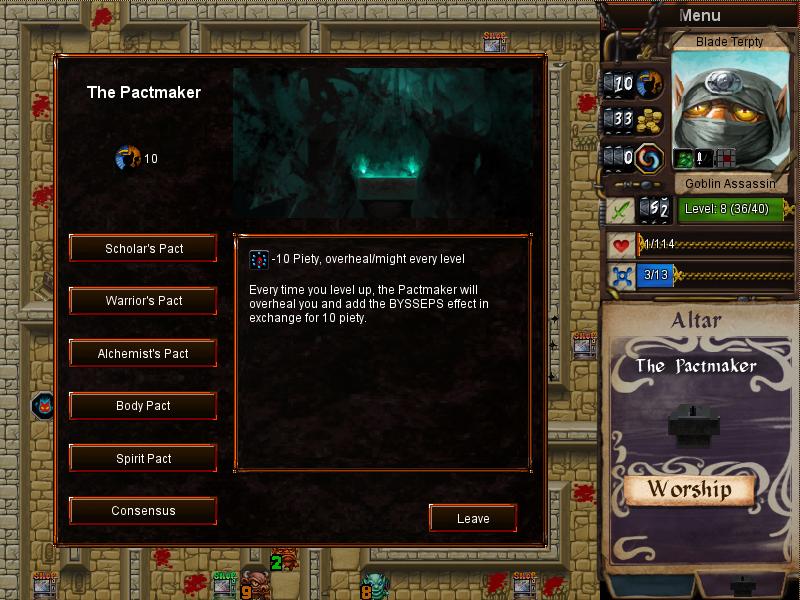Open the Menu at top right
The height and width of the screenshot is (600, 800).
[x=699, y=15]
